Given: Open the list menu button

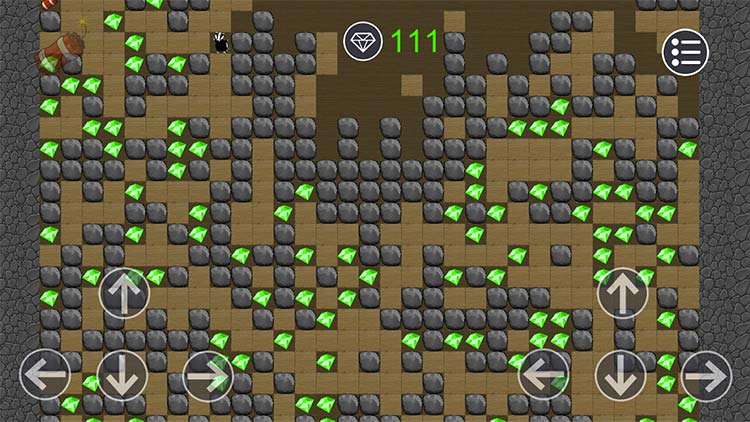Looking at the screenshot, I should pos(685,52).
